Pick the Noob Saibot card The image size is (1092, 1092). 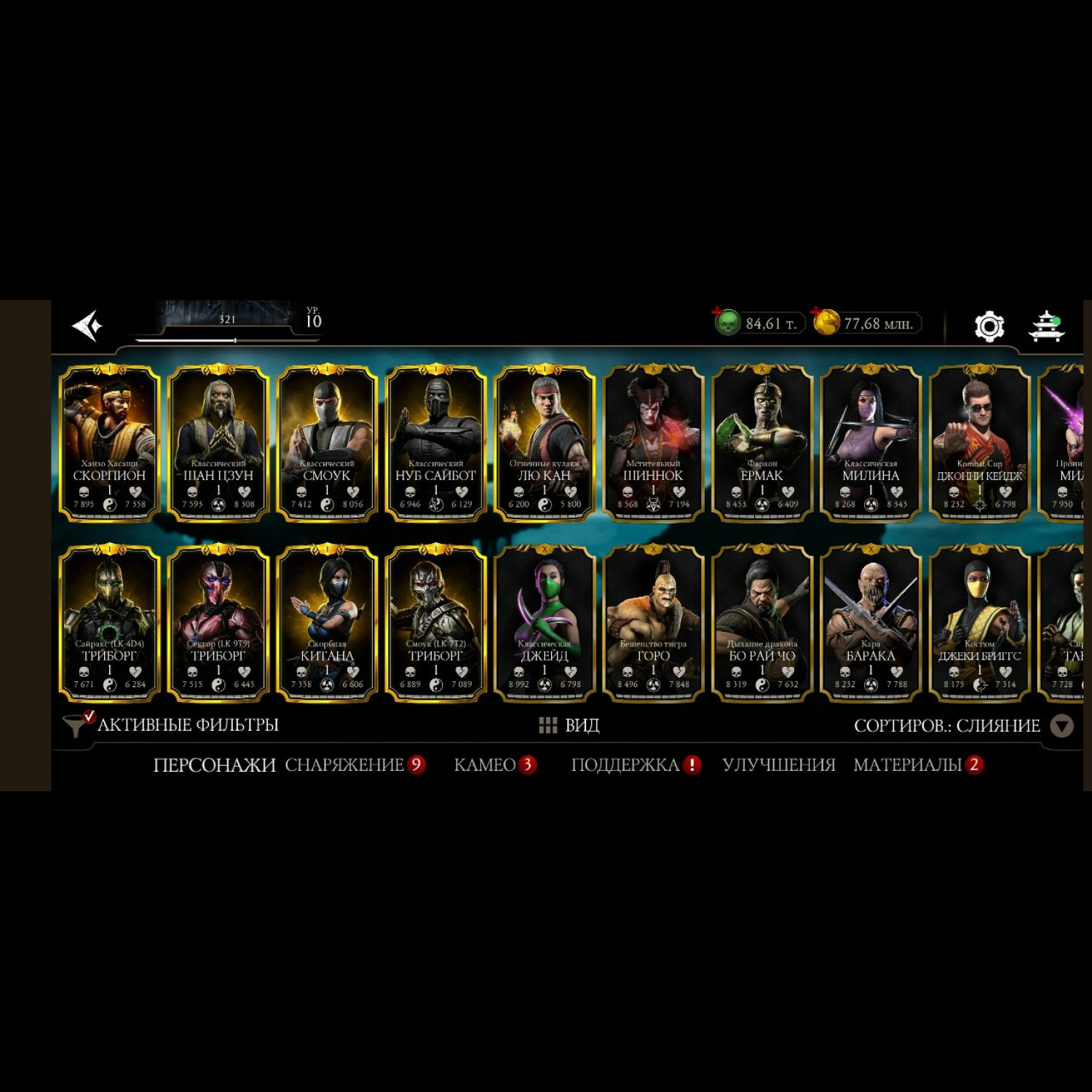(x=435, y=444)
